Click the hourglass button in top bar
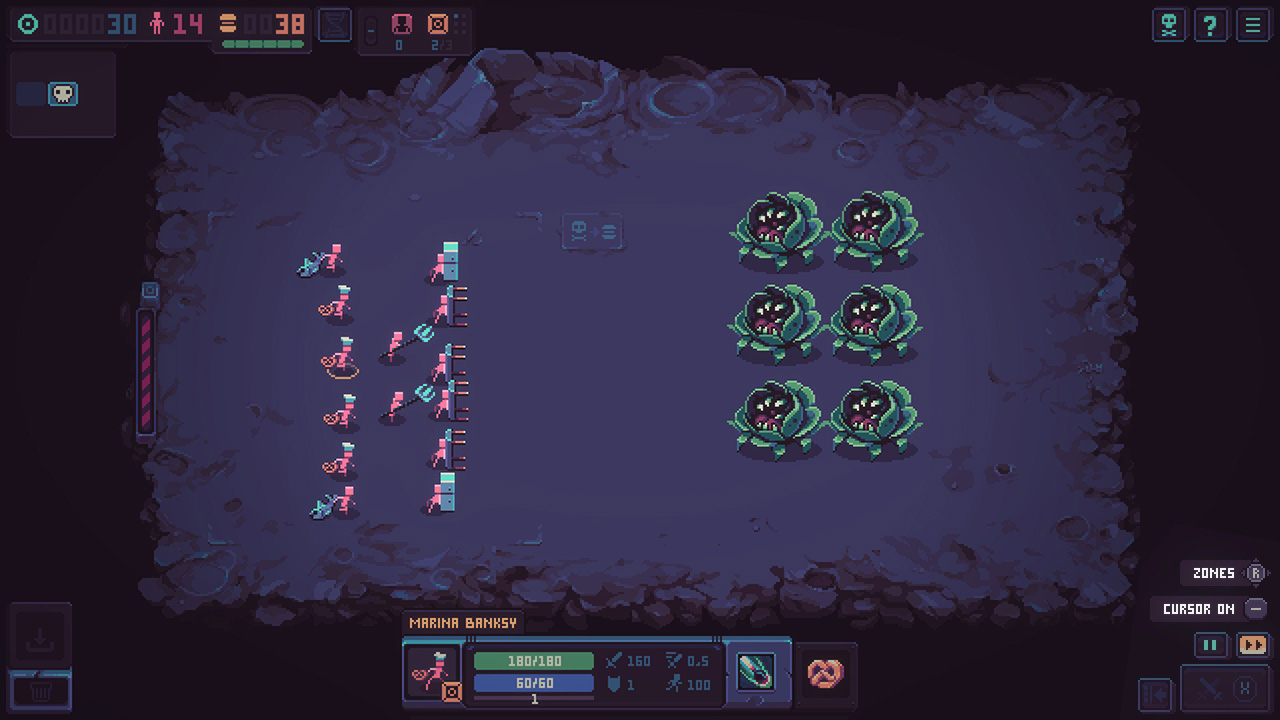The height and width of the screenshot is (720, 1280). pos(335,25)
